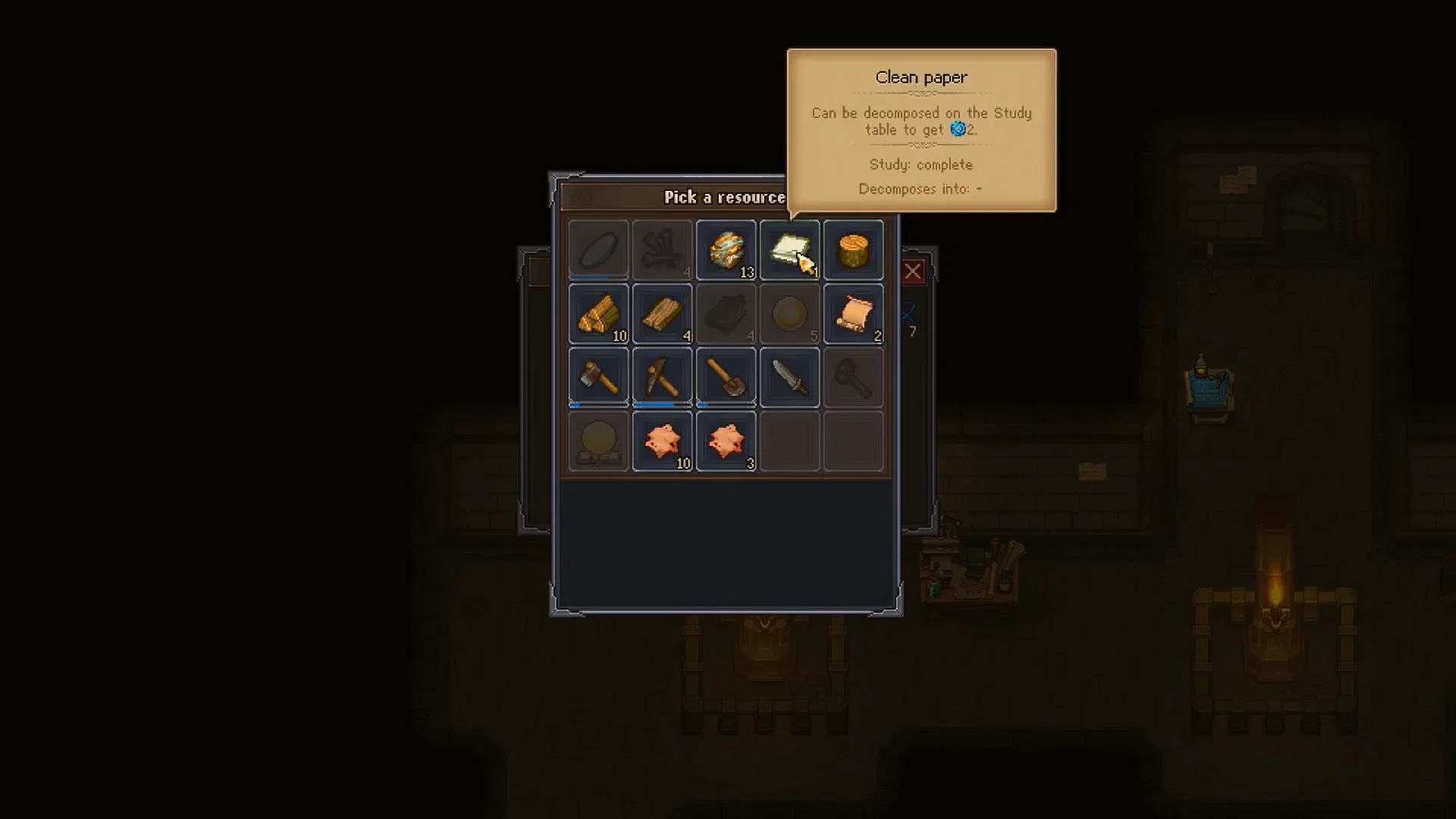Click the greyed-out sphere slot of 5
Image resolution: width=1456 pixels, height=819 pixels.
(789, 314)
